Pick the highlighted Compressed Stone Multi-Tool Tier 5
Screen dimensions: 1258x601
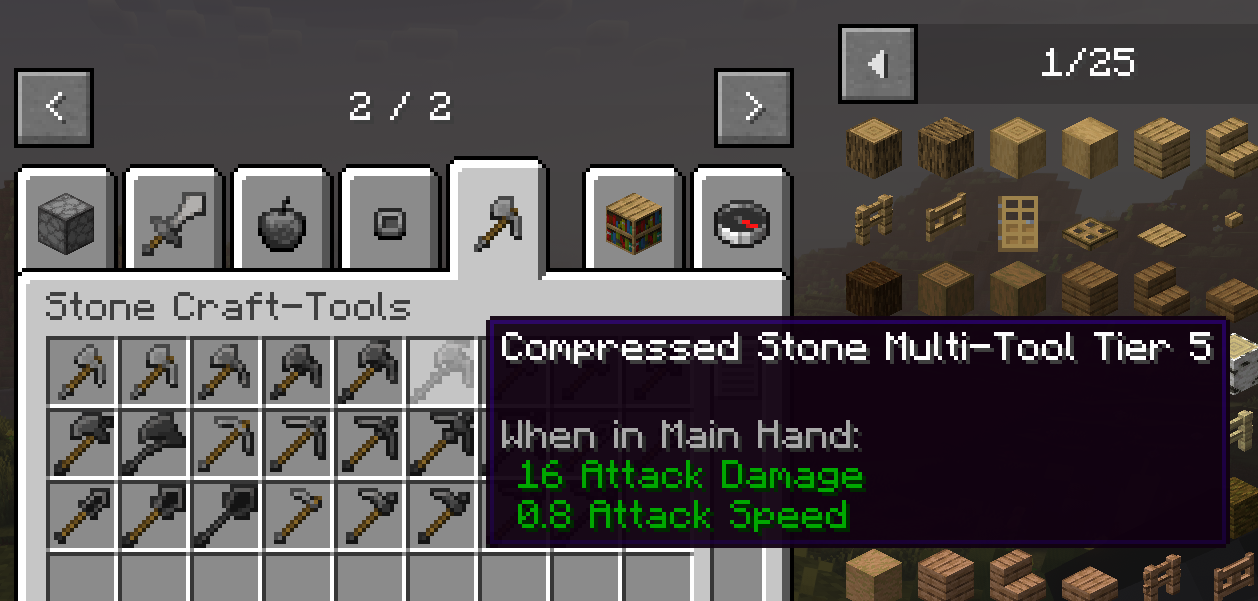pos(443,372)
